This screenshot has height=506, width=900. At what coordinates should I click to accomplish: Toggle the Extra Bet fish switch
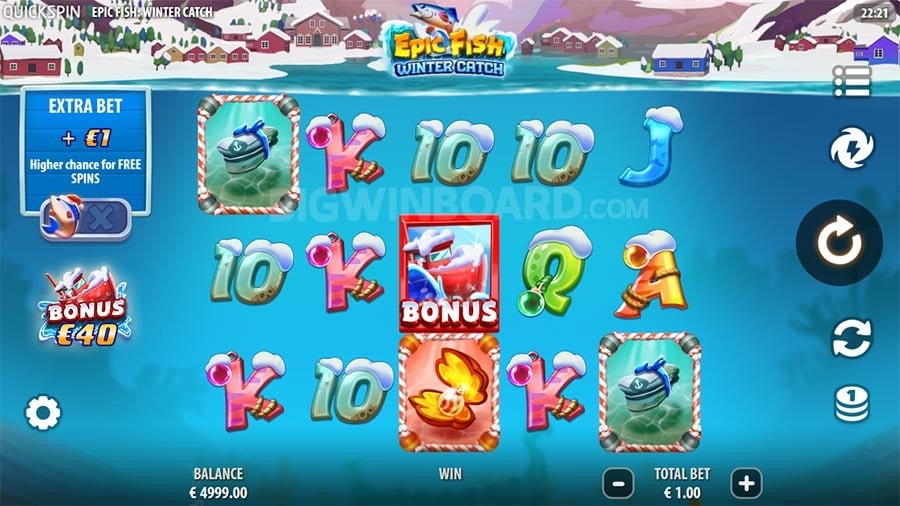[85, 219]
